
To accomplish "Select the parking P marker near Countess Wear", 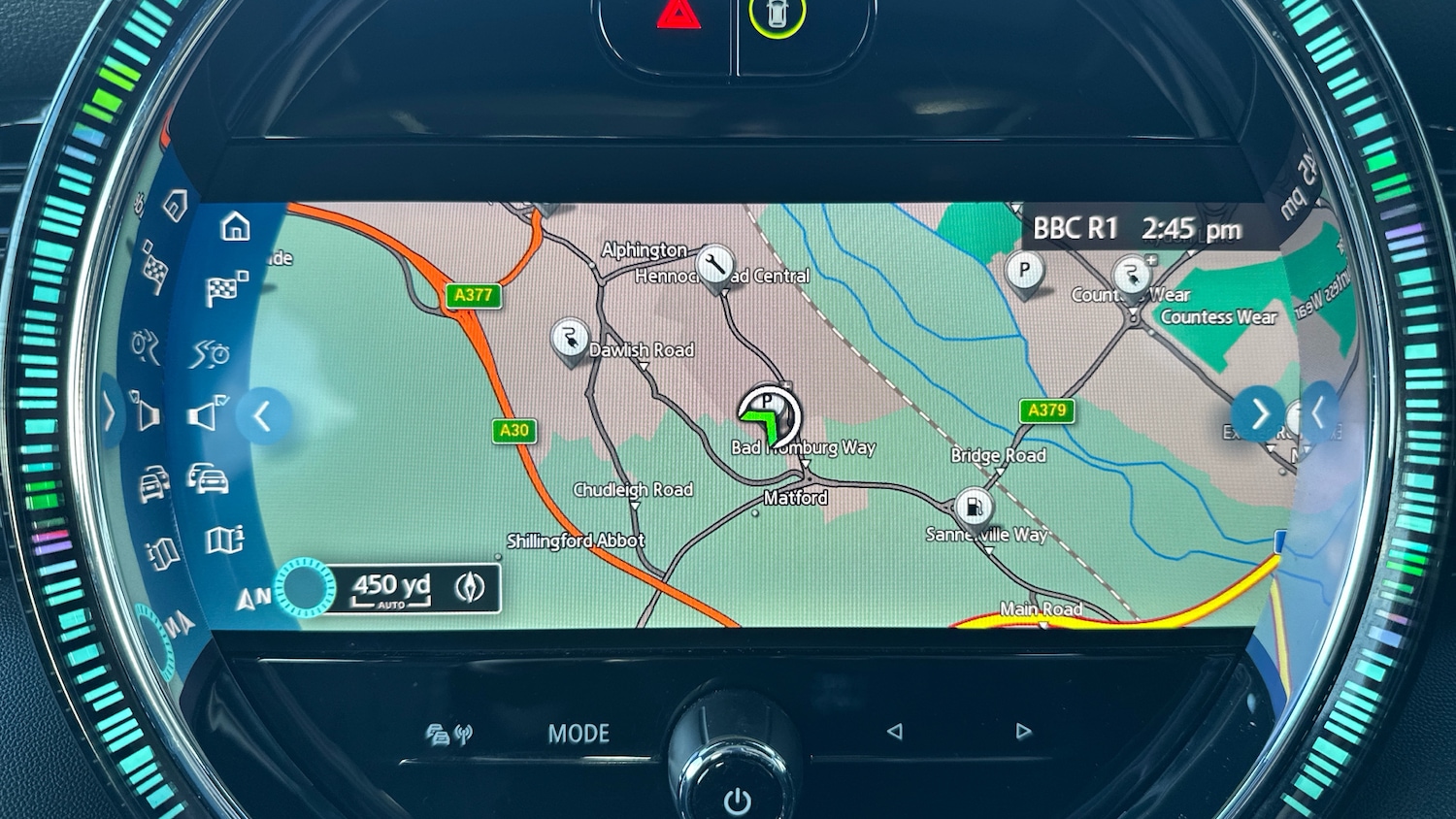I will 1024,272.
